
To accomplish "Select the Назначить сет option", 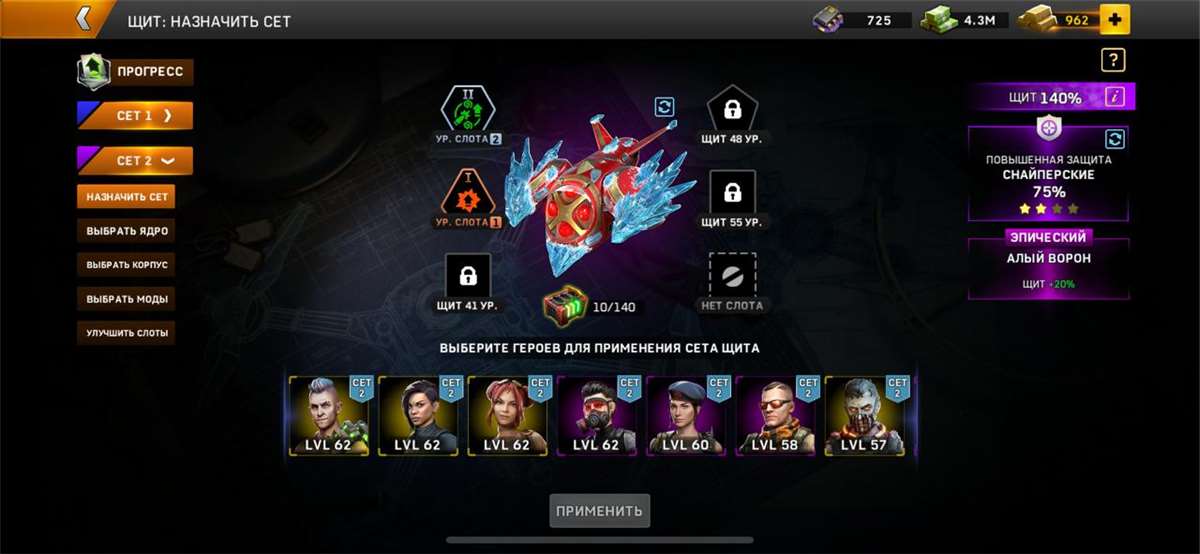I will (126, 197).
